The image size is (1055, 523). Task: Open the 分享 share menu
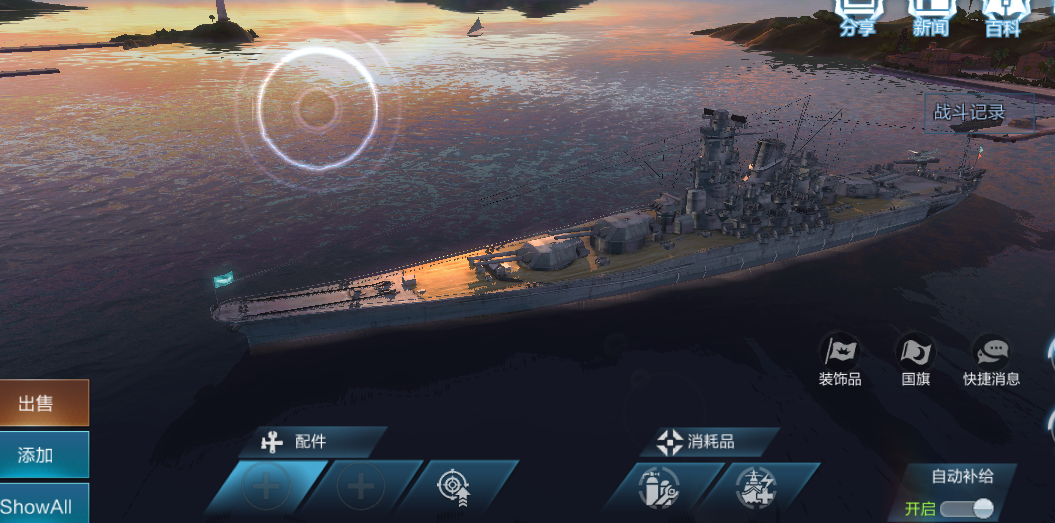(x=857, y=16)
